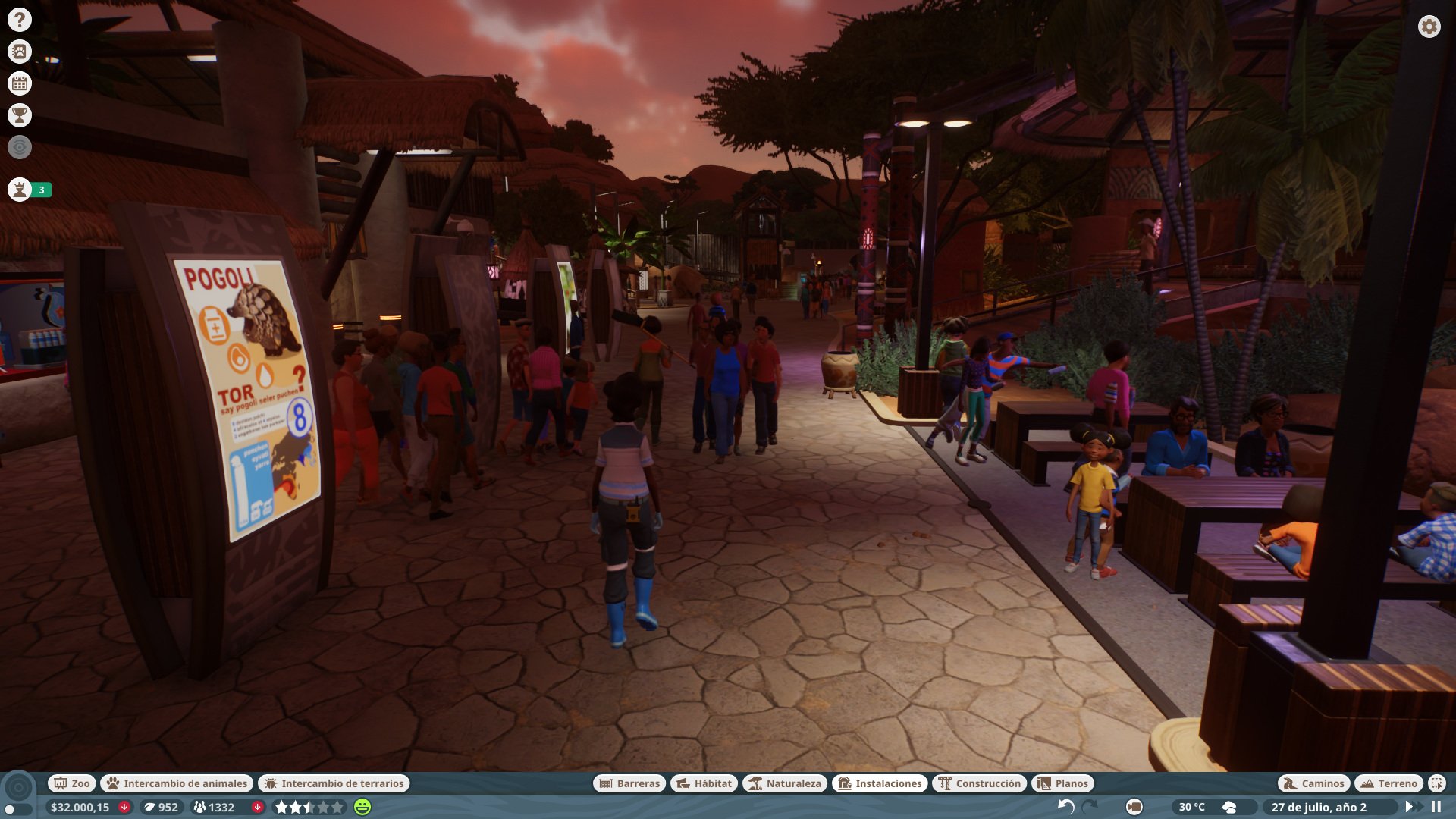Open the help menu question mark

point(20,20)
